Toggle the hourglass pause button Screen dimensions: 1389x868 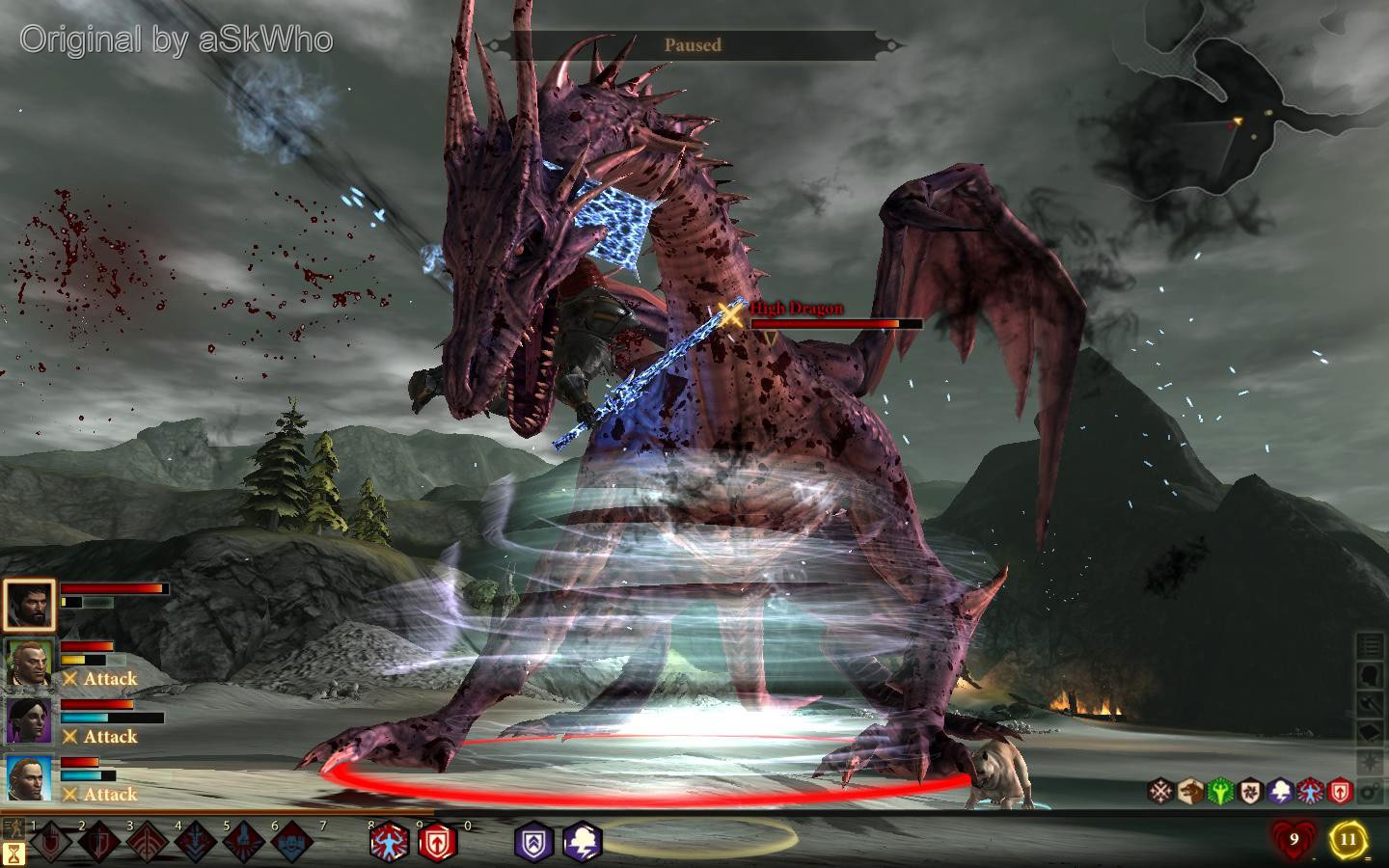point(14,853)
